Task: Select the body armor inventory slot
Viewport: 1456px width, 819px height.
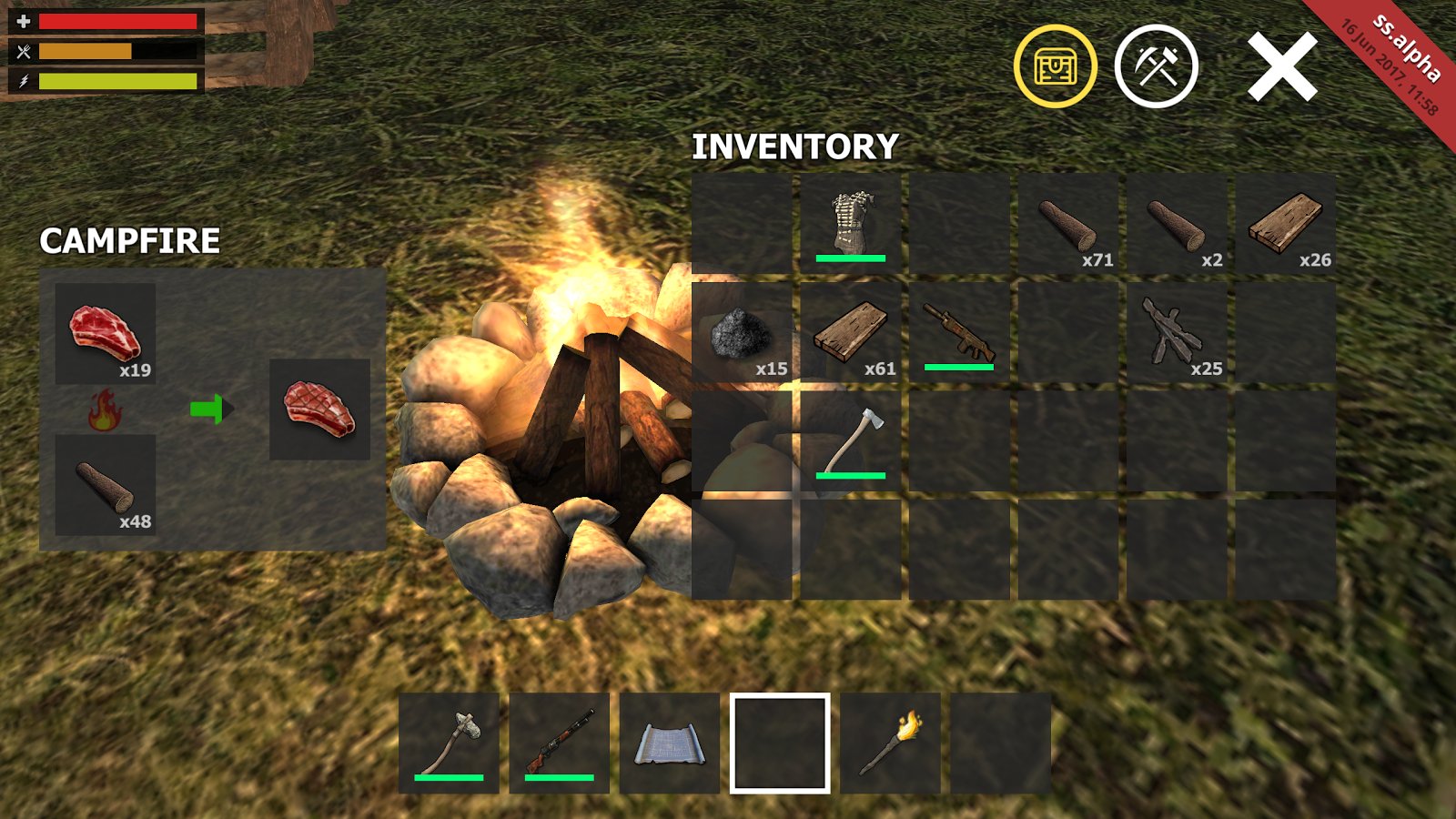Action: [851, 223]
